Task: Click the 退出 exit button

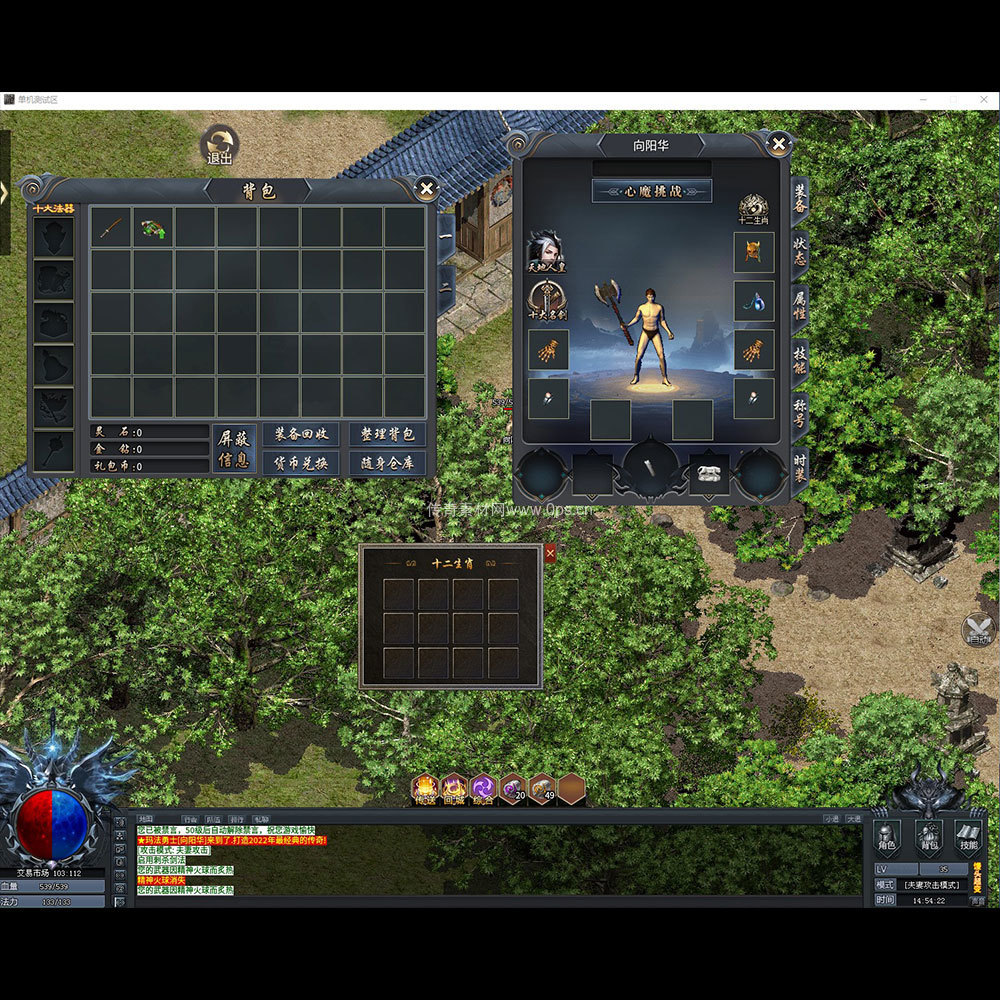Action: [x=219, y=146]
